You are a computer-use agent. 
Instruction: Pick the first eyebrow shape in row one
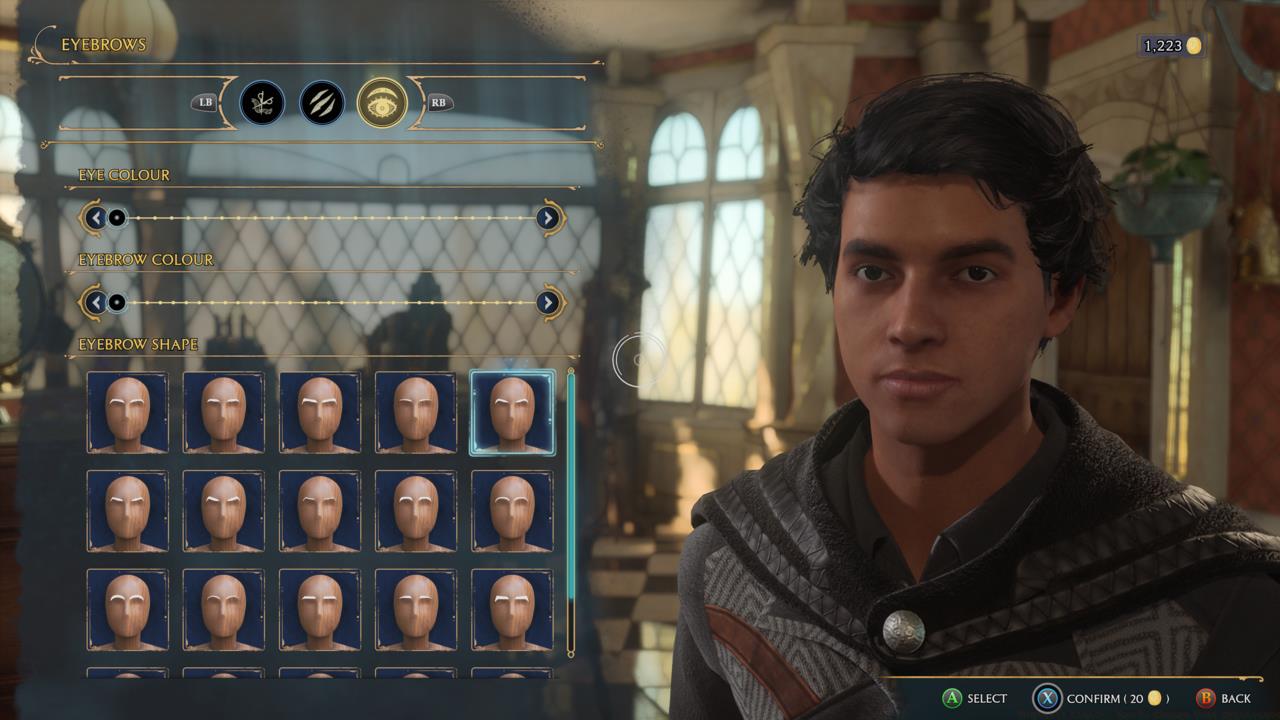pos(128,411)
